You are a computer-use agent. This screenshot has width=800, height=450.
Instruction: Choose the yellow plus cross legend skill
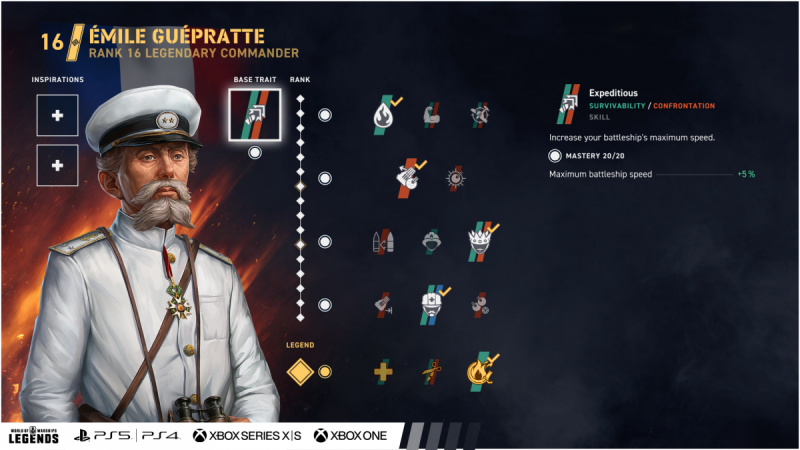click(383, 372)
